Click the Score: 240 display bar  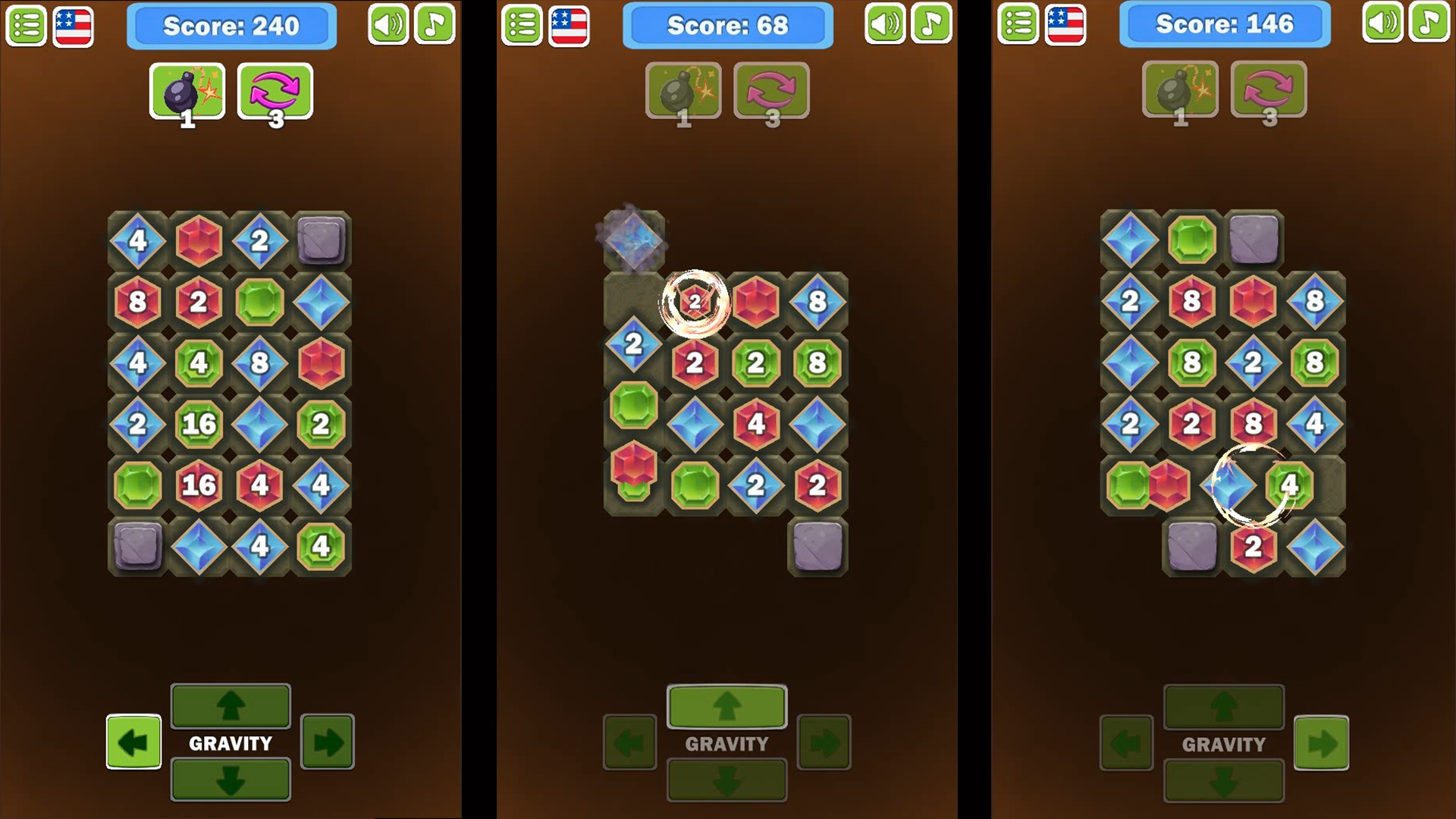231,25
